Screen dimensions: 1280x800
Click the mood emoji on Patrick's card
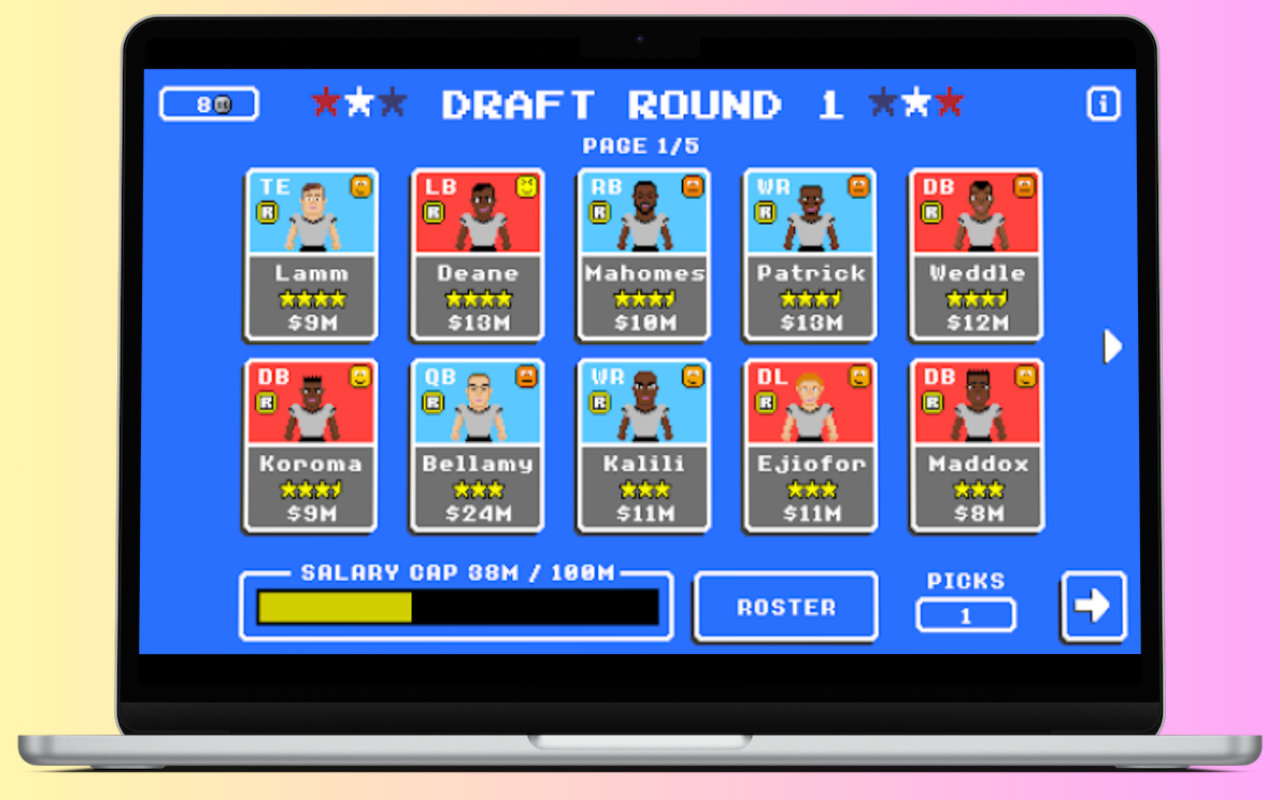[x=859, y=186]
